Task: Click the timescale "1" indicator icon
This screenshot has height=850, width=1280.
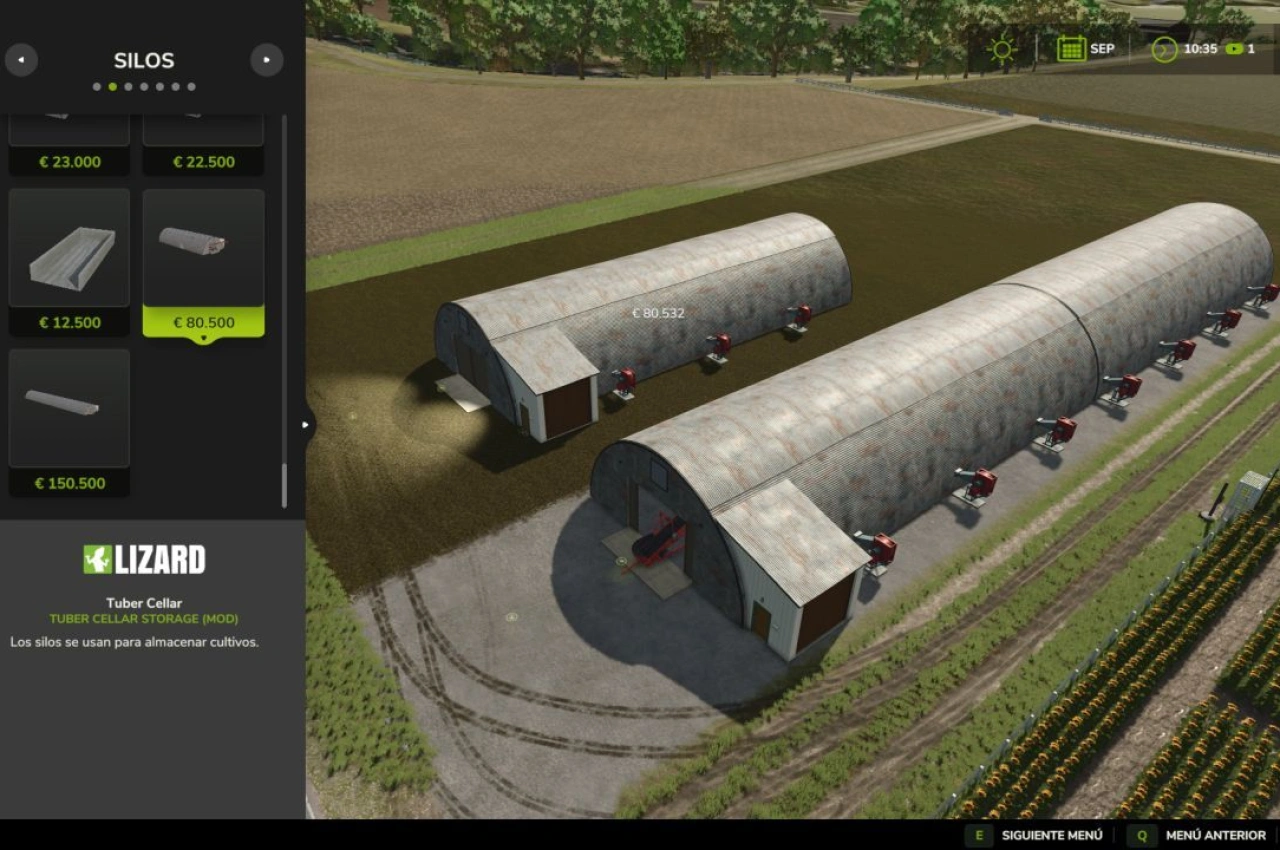Action: tap(1235, 47)
